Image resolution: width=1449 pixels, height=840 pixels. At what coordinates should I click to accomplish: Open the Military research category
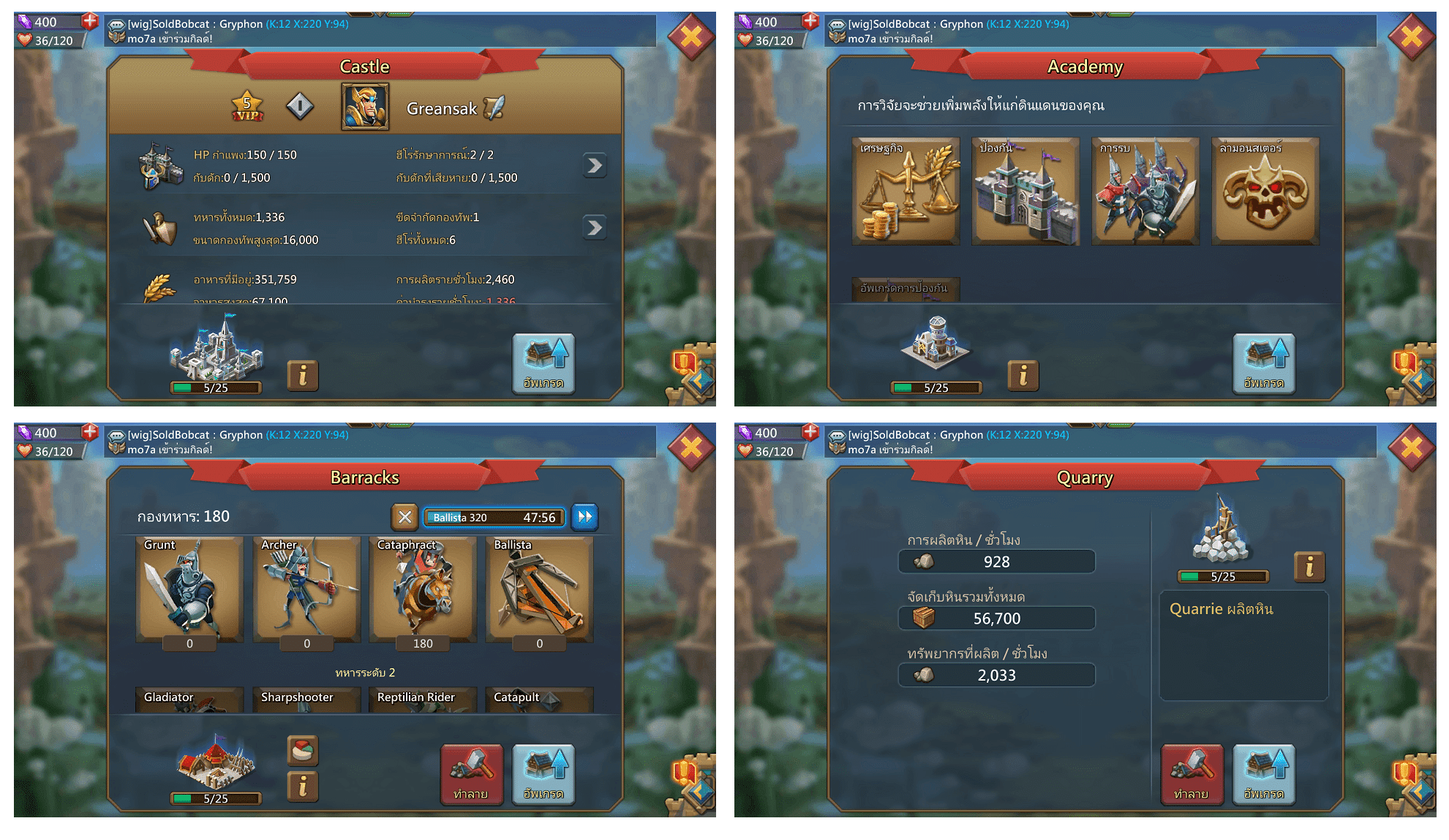(1145, 192)
